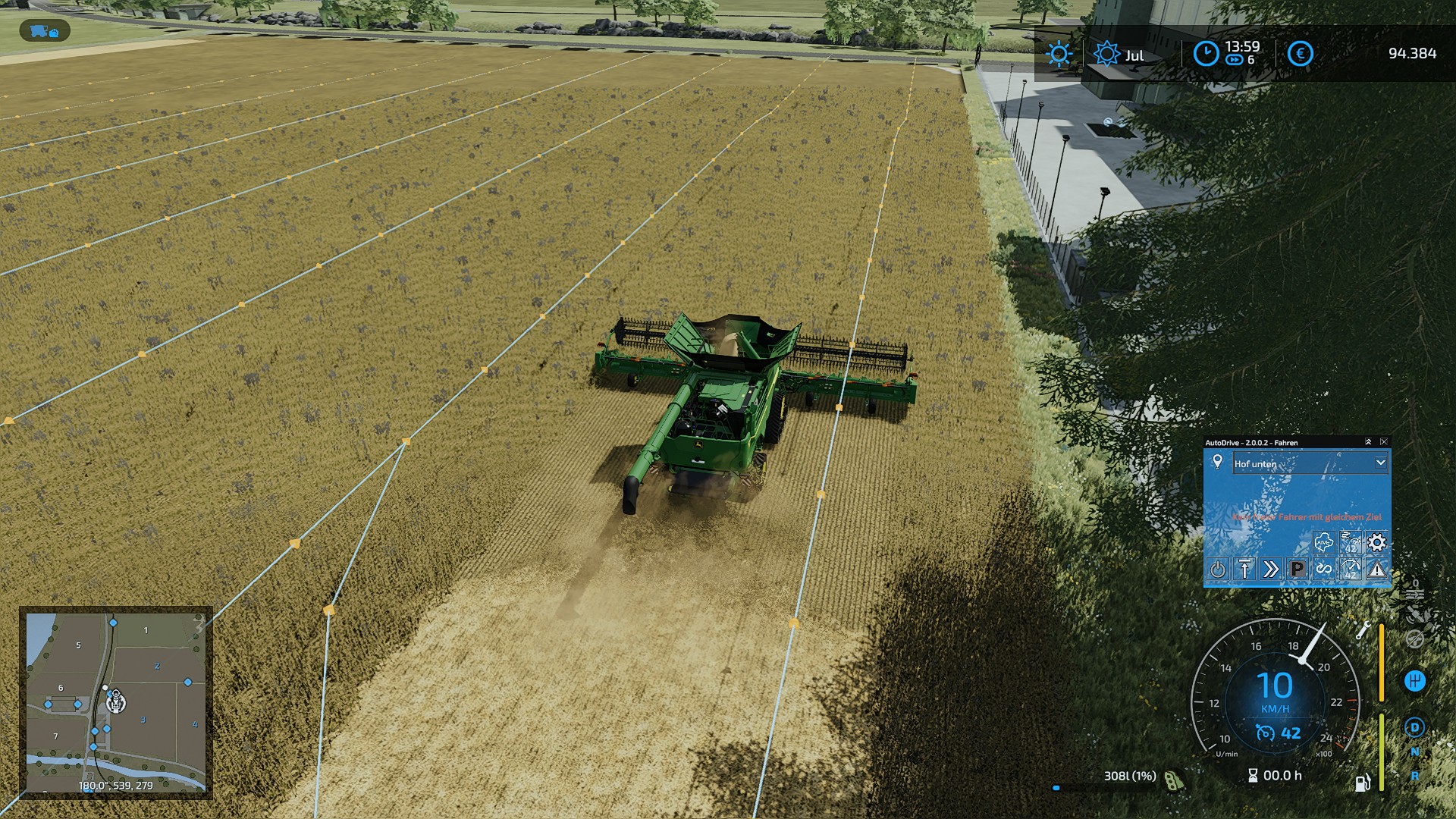Viewport: 1456px width, 819px height.
Task: Click the double-chevron continue button in AutoDrive
Action: point(1272,569)
